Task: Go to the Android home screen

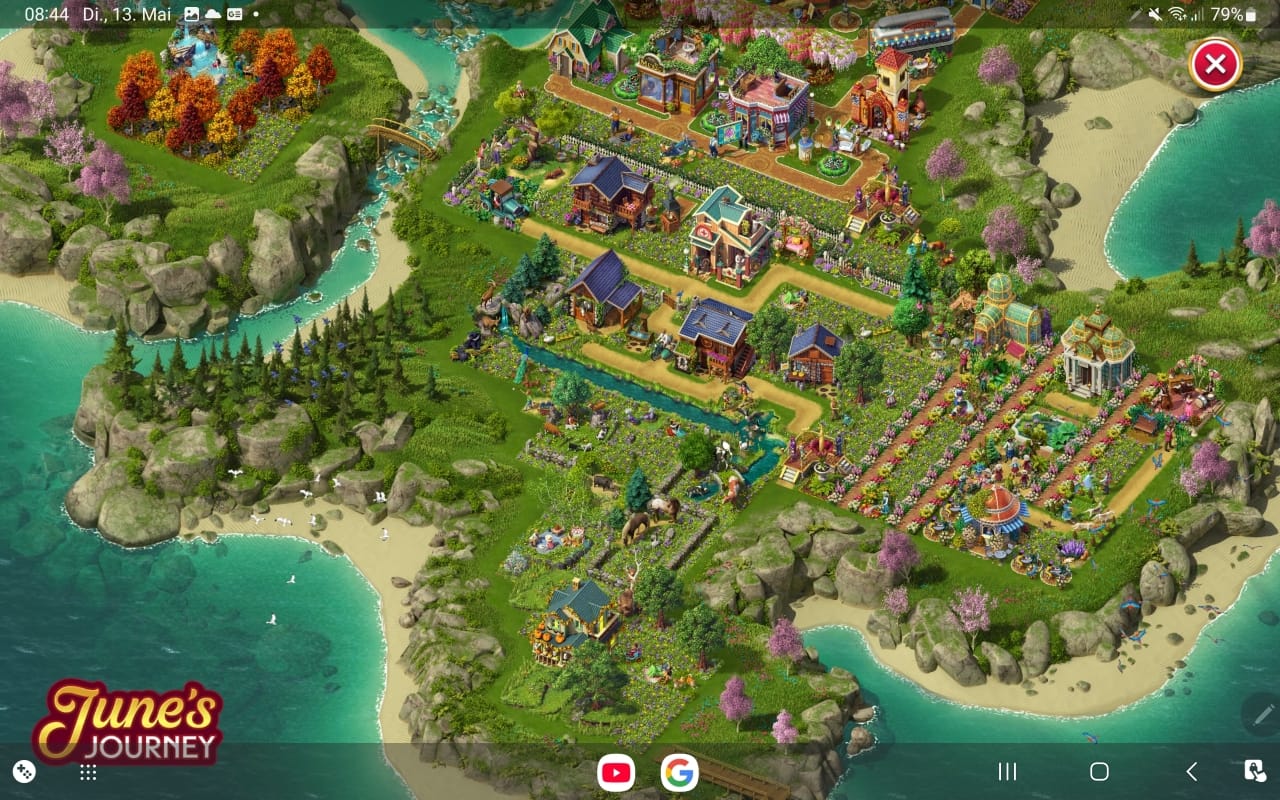Action: [x=1099, y=772]
